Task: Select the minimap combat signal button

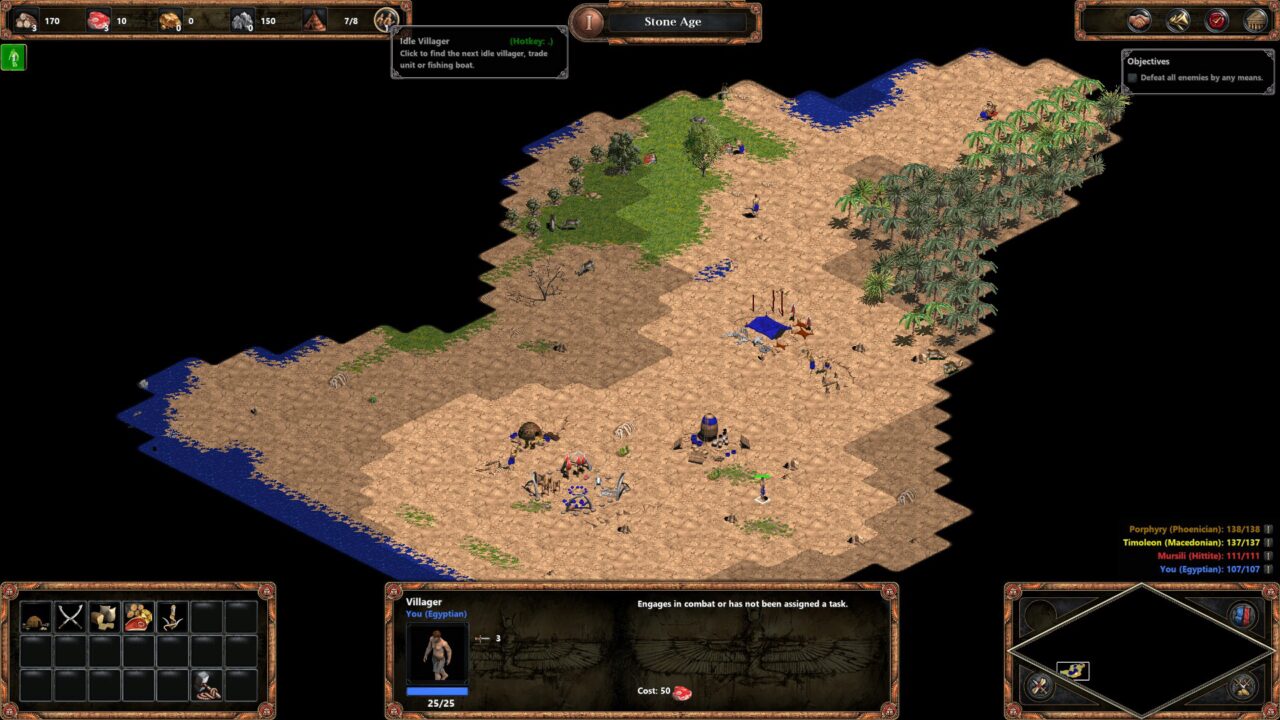Action: (x=1042, y=686)
